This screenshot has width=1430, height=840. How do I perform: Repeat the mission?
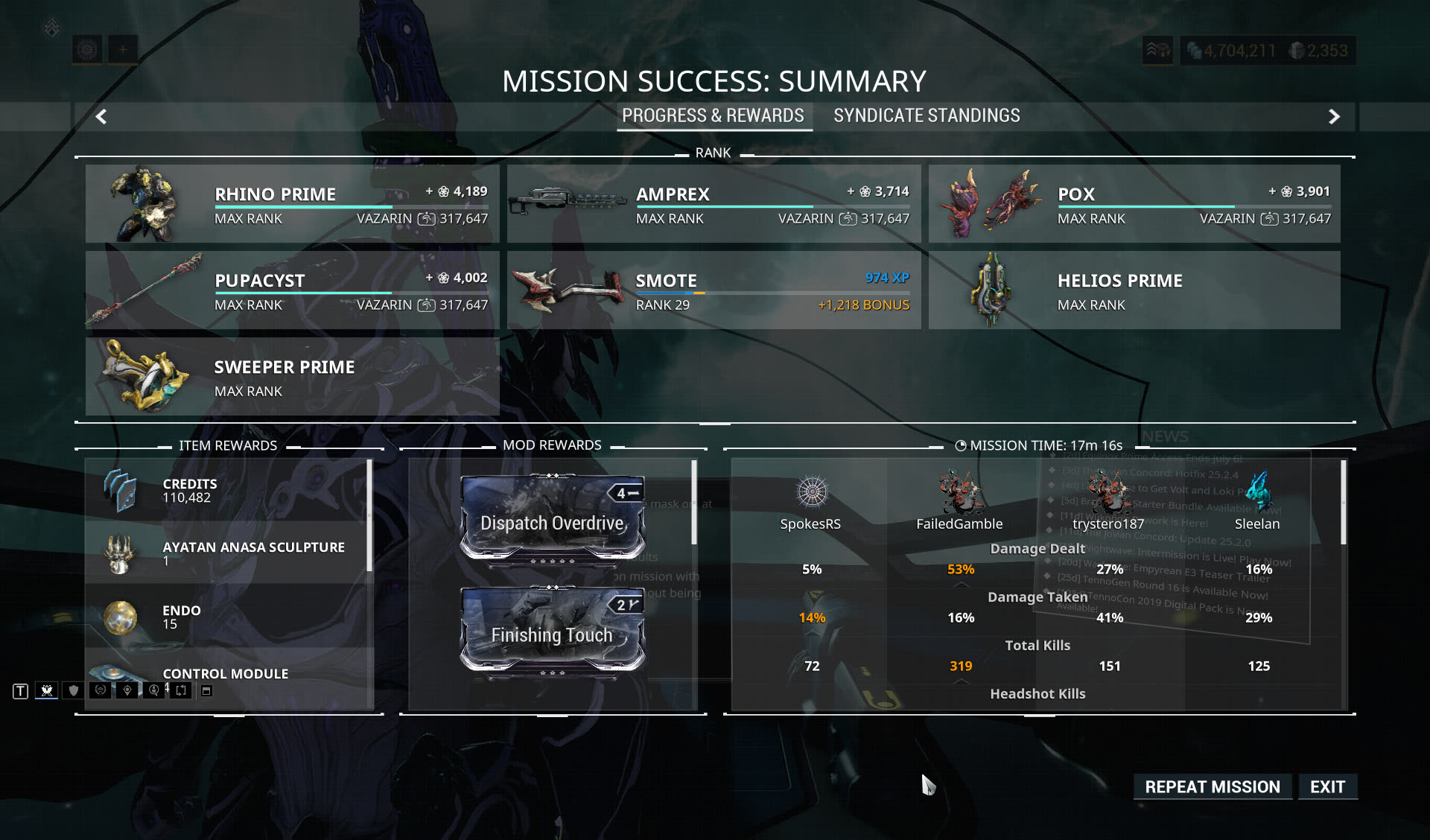tap(1212, 786)
